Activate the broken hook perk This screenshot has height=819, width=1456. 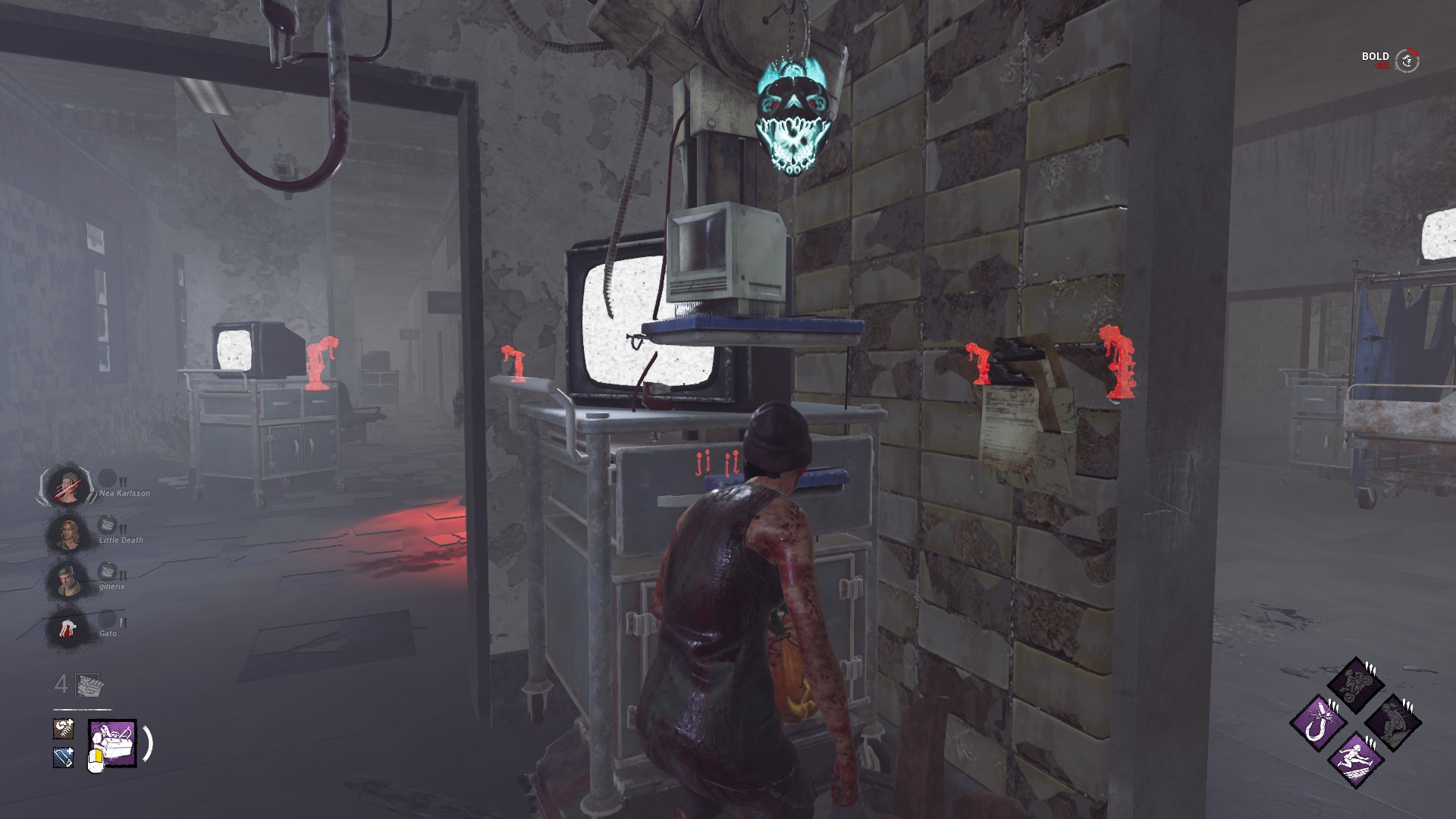(x=1317, y=721)
